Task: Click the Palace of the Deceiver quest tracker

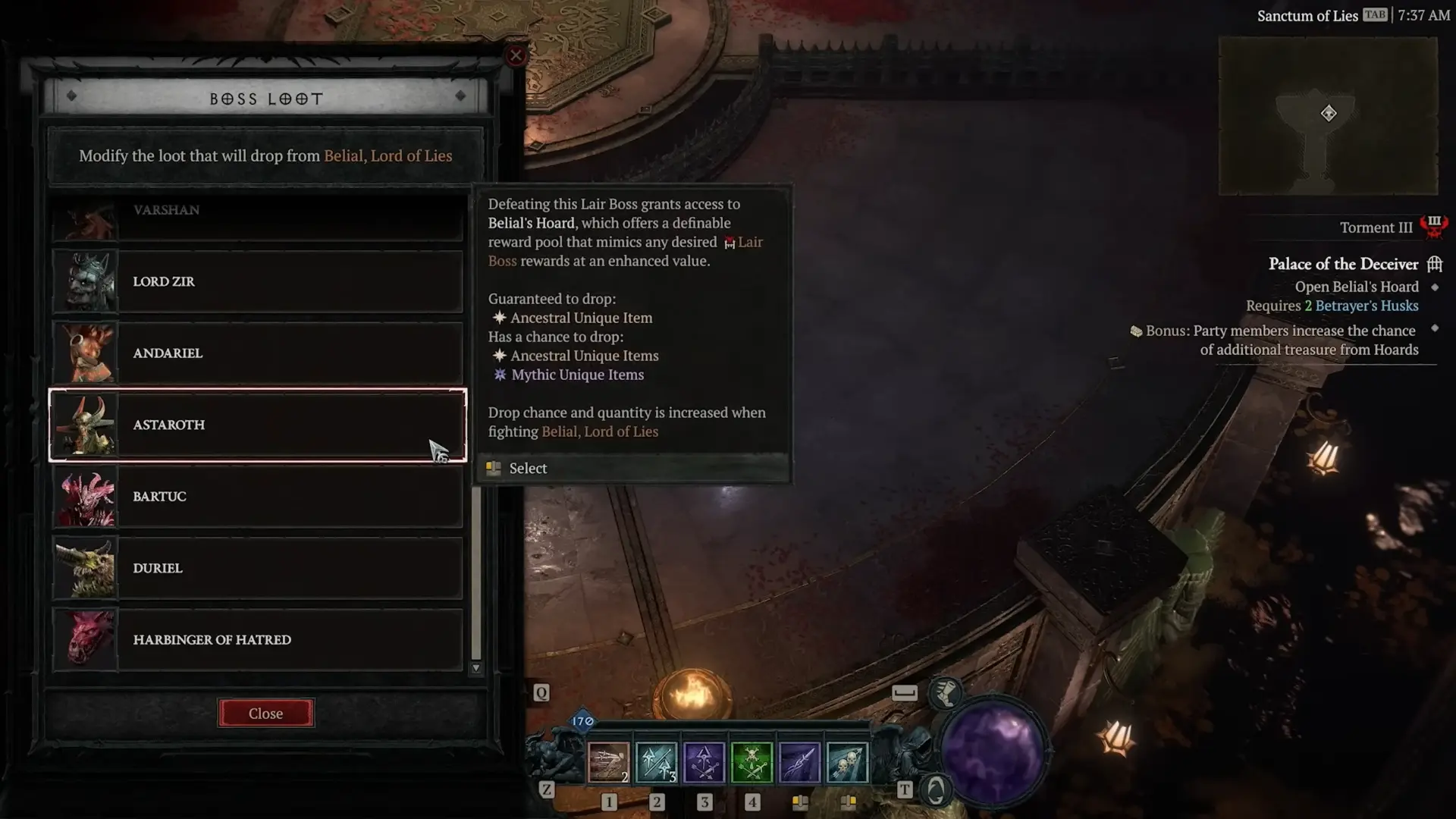Action: tap(1343, 264)
